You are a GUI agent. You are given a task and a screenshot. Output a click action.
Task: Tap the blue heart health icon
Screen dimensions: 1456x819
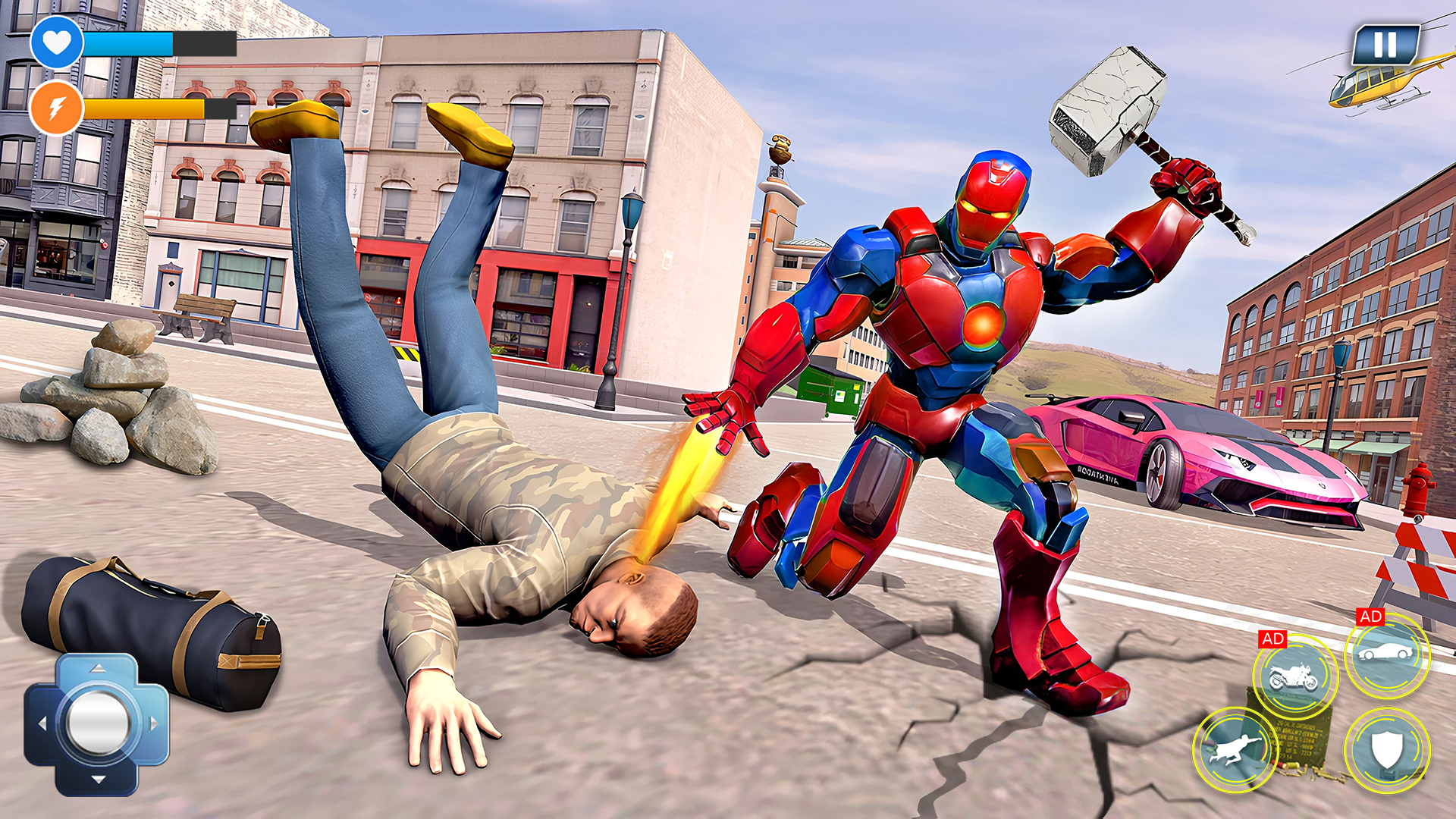[x=57, y=43]
